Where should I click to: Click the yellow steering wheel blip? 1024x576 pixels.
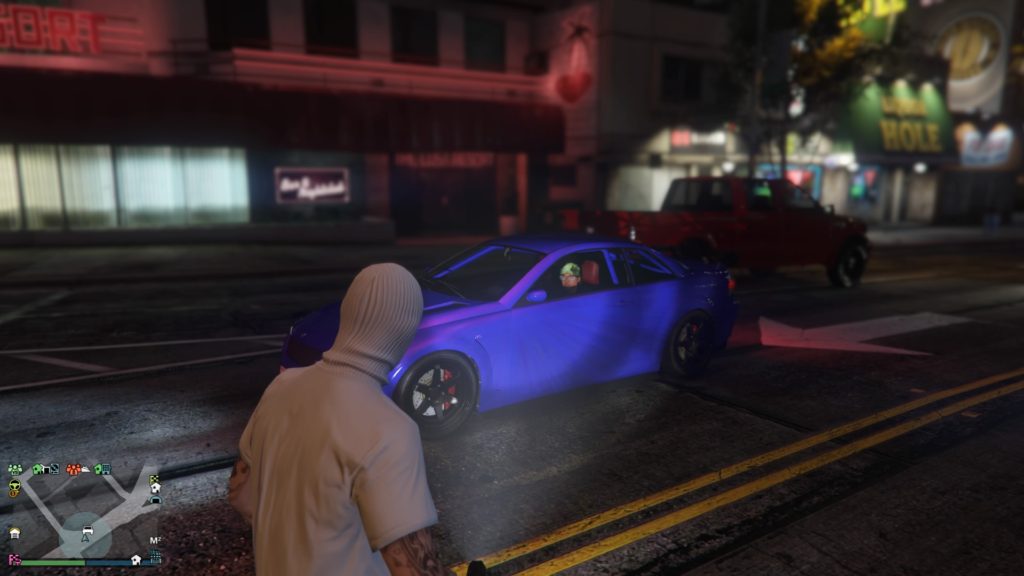point(15,485)
